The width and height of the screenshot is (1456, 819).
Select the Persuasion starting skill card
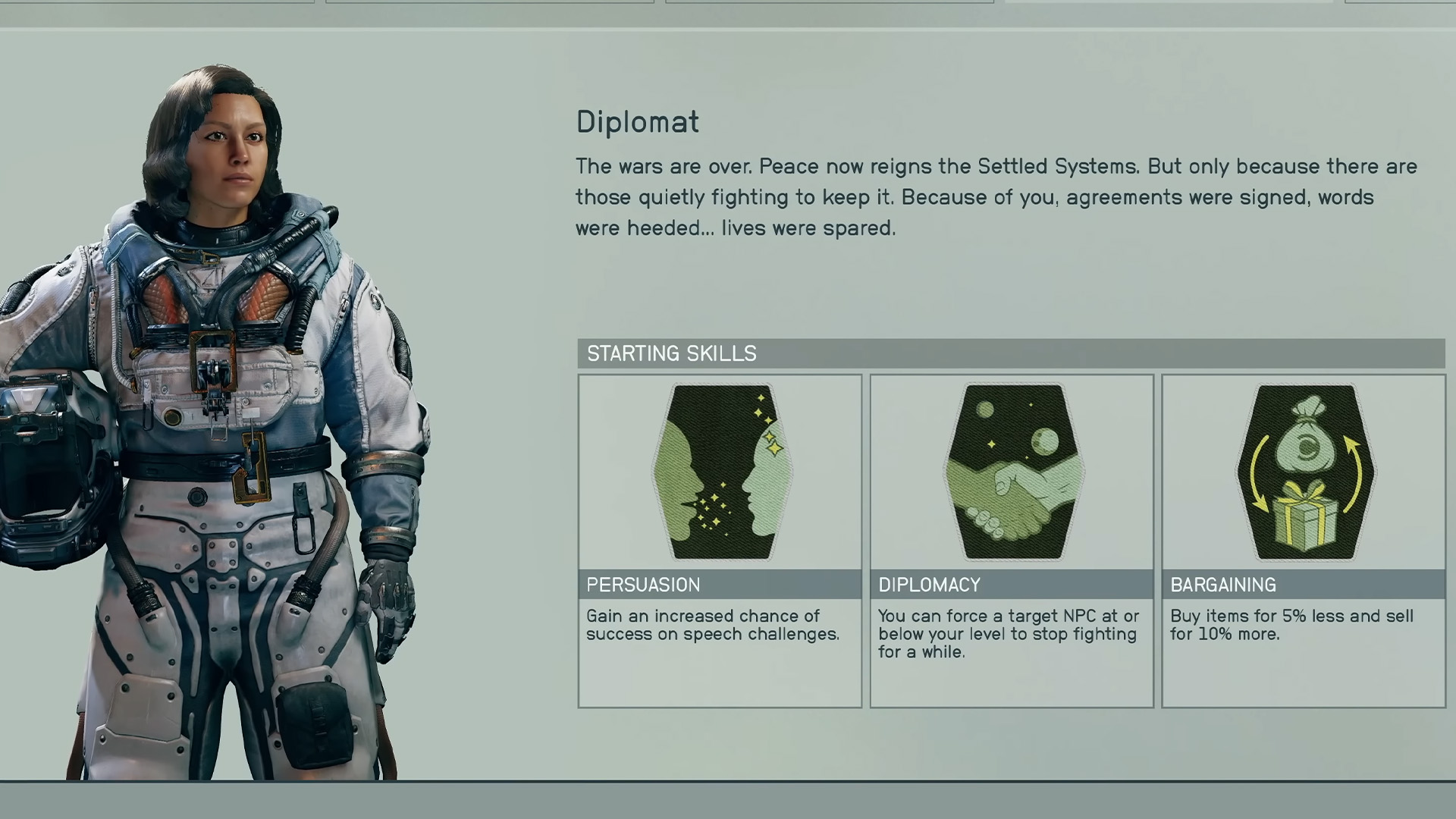(720, 540)
